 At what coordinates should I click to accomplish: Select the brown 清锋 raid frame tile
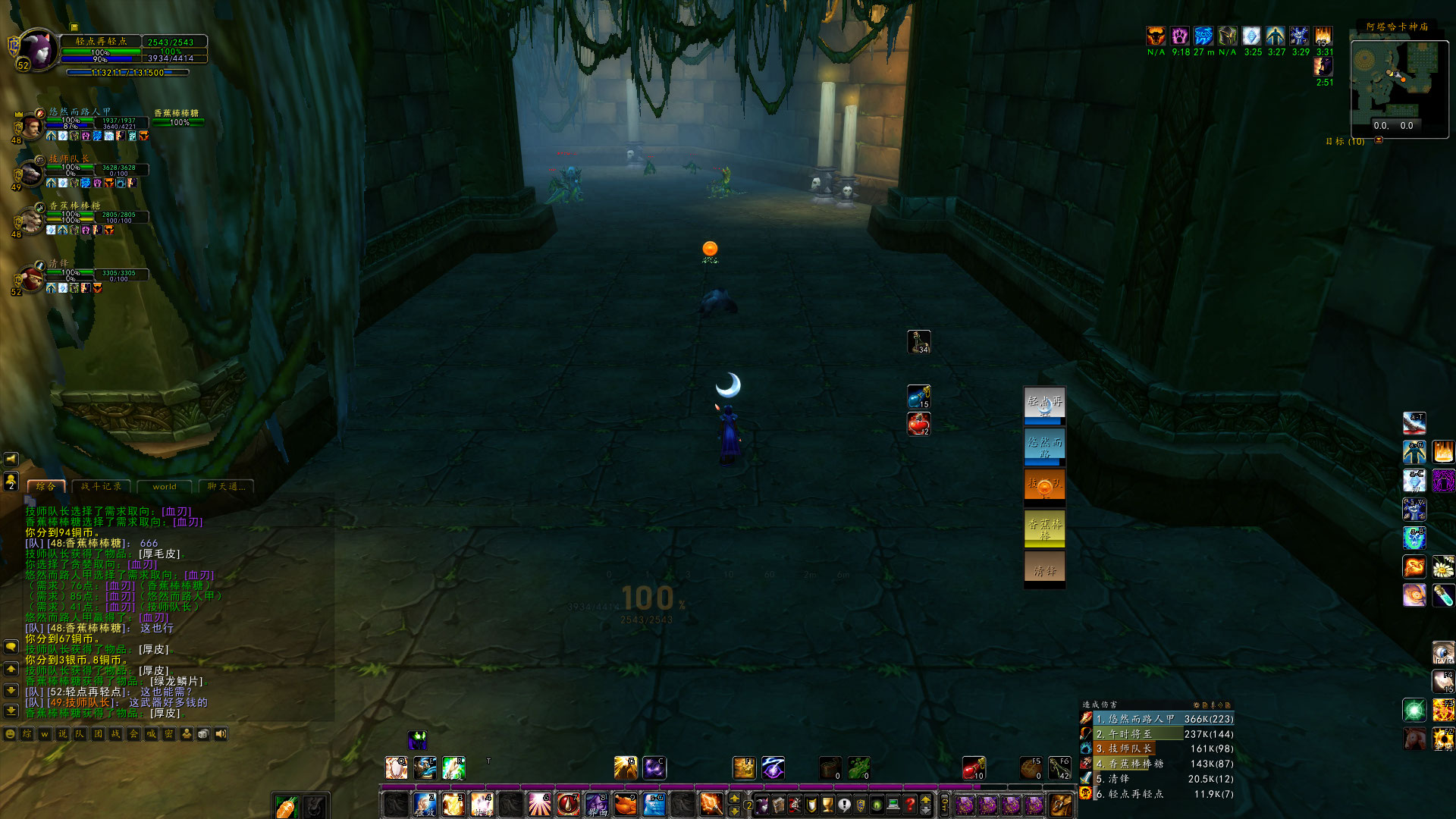pyautogui.click(x=1044, y=570)
